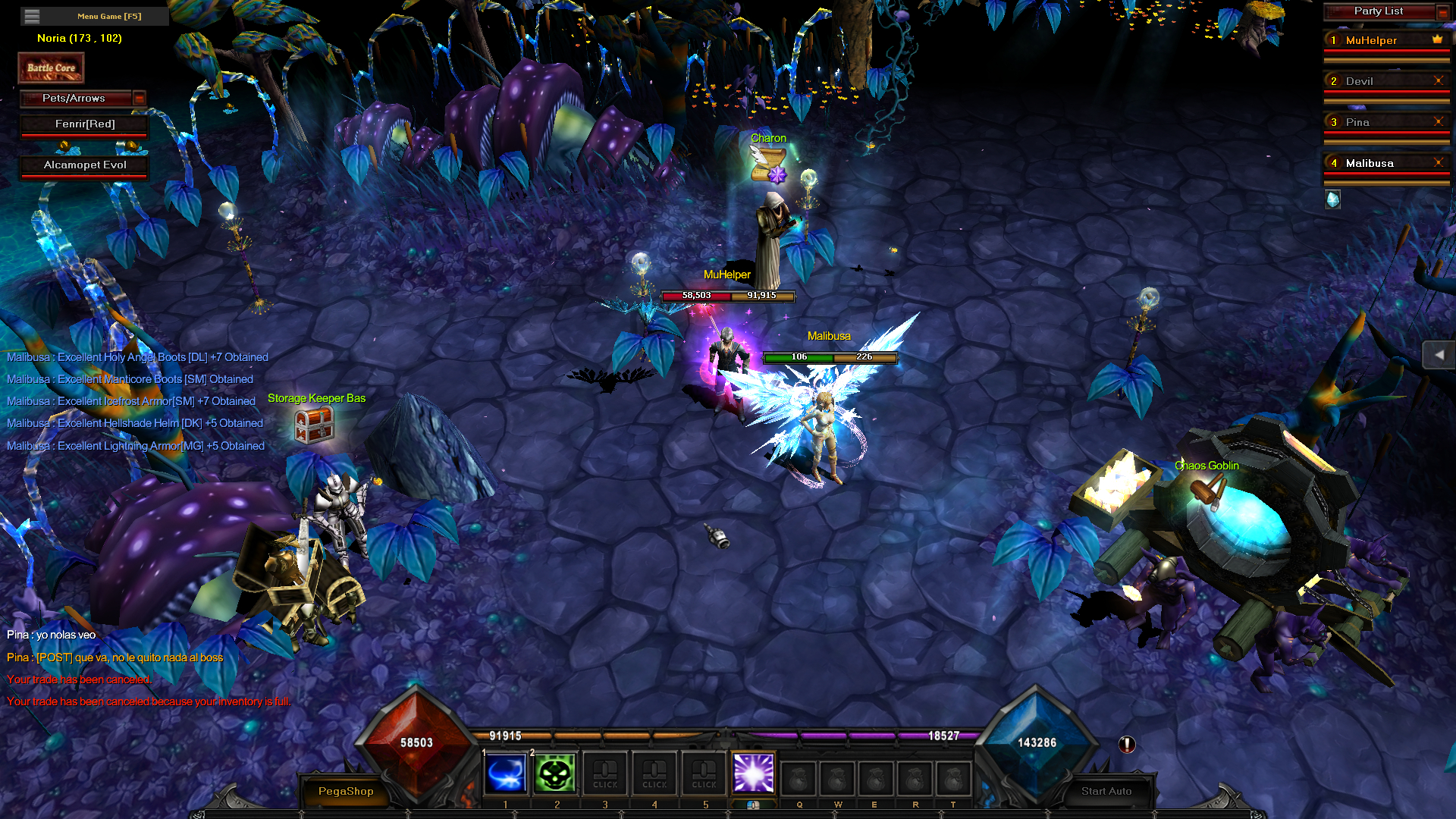Open the red exclamation alert icon
The height and width of the screenshot is (819, 1456).
tap(1127, 745)
